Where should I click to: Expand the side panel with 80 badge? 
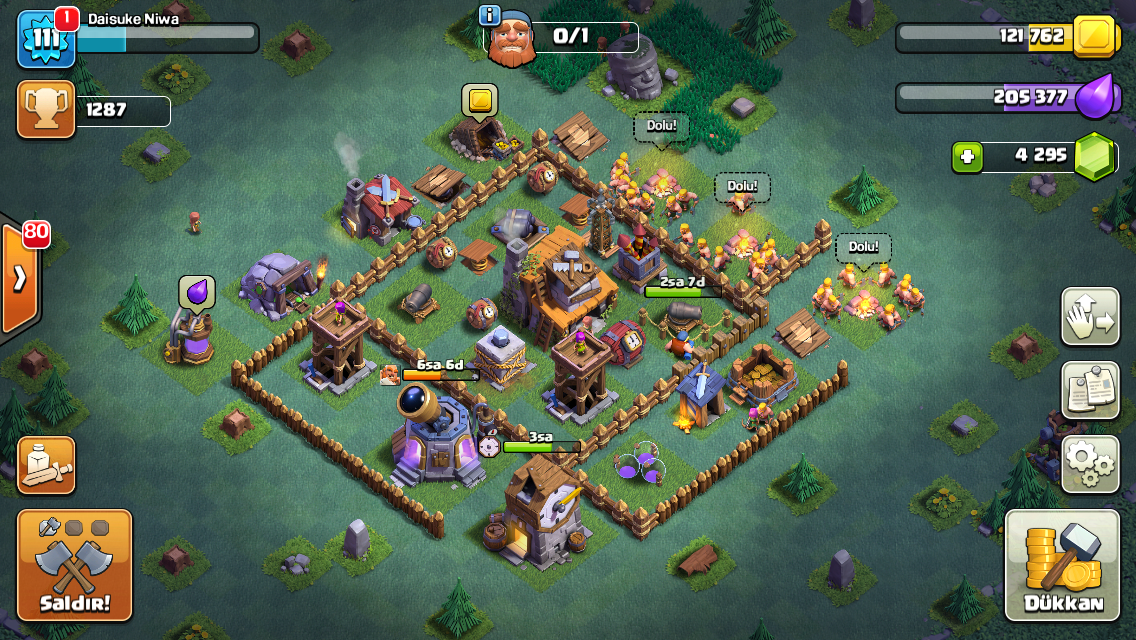click(x=19, y=279)
